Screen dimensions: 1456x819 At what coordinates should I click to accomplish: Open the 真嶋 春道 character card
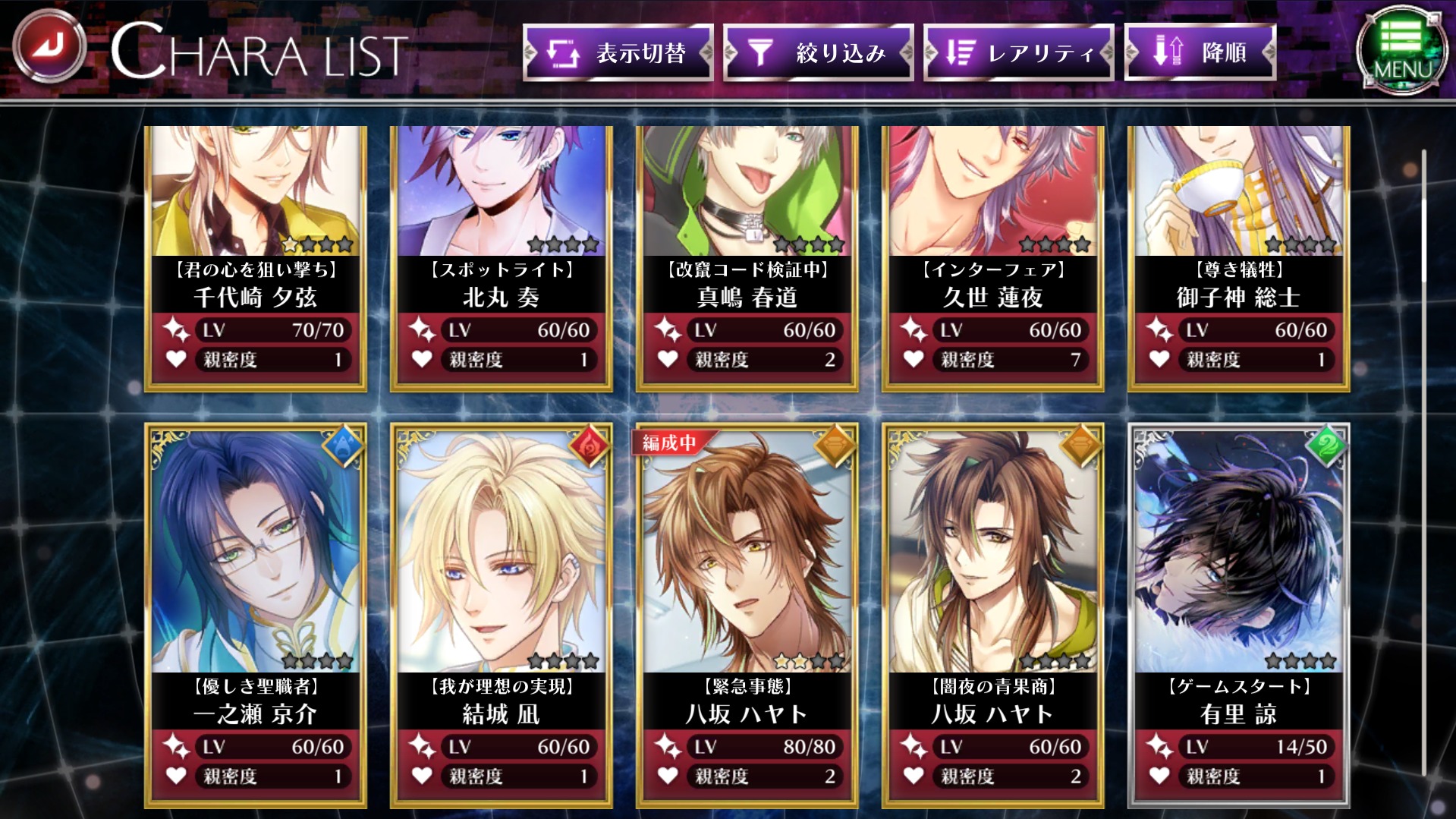[747, 258]
